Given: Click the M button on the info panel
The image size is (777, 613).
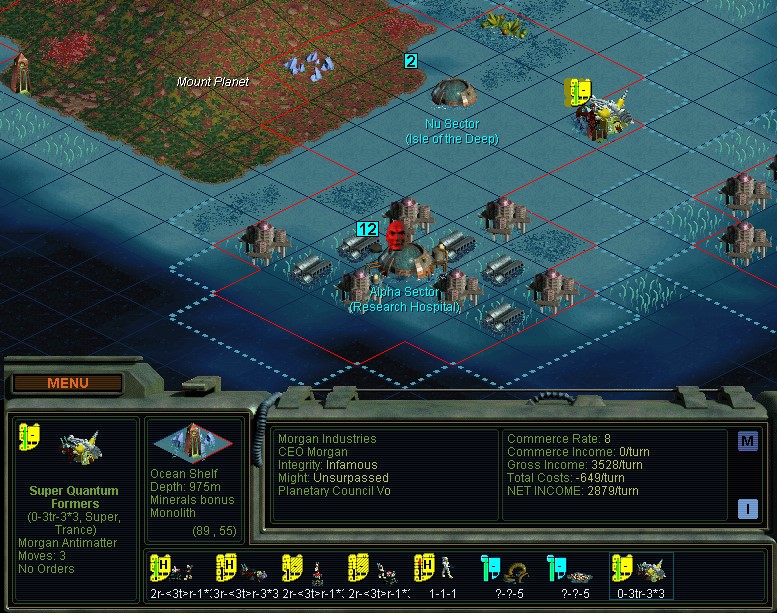Looking at the screenshot, I should pos(747,441).
